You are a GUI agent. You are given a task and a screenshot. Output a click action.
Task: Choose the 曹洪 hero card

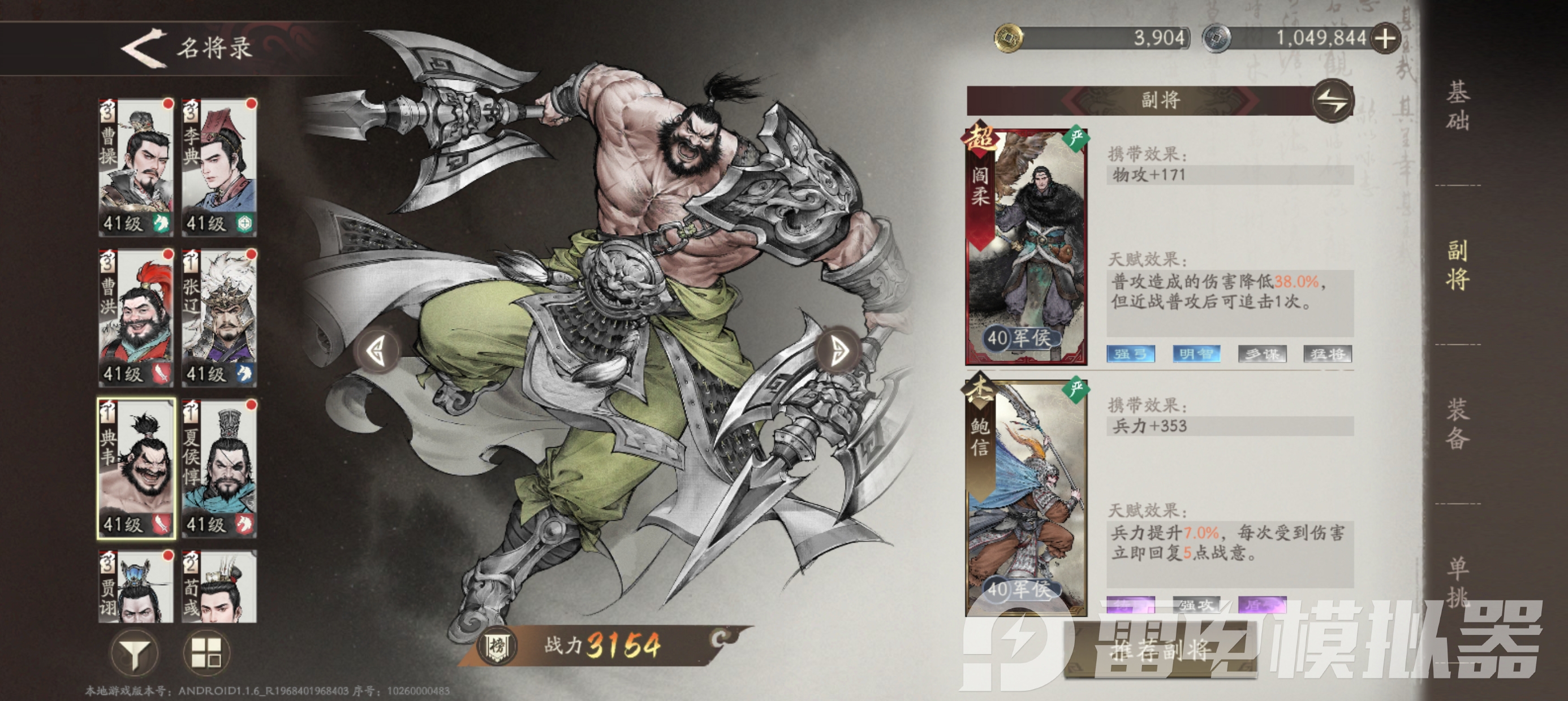[136, 318]
